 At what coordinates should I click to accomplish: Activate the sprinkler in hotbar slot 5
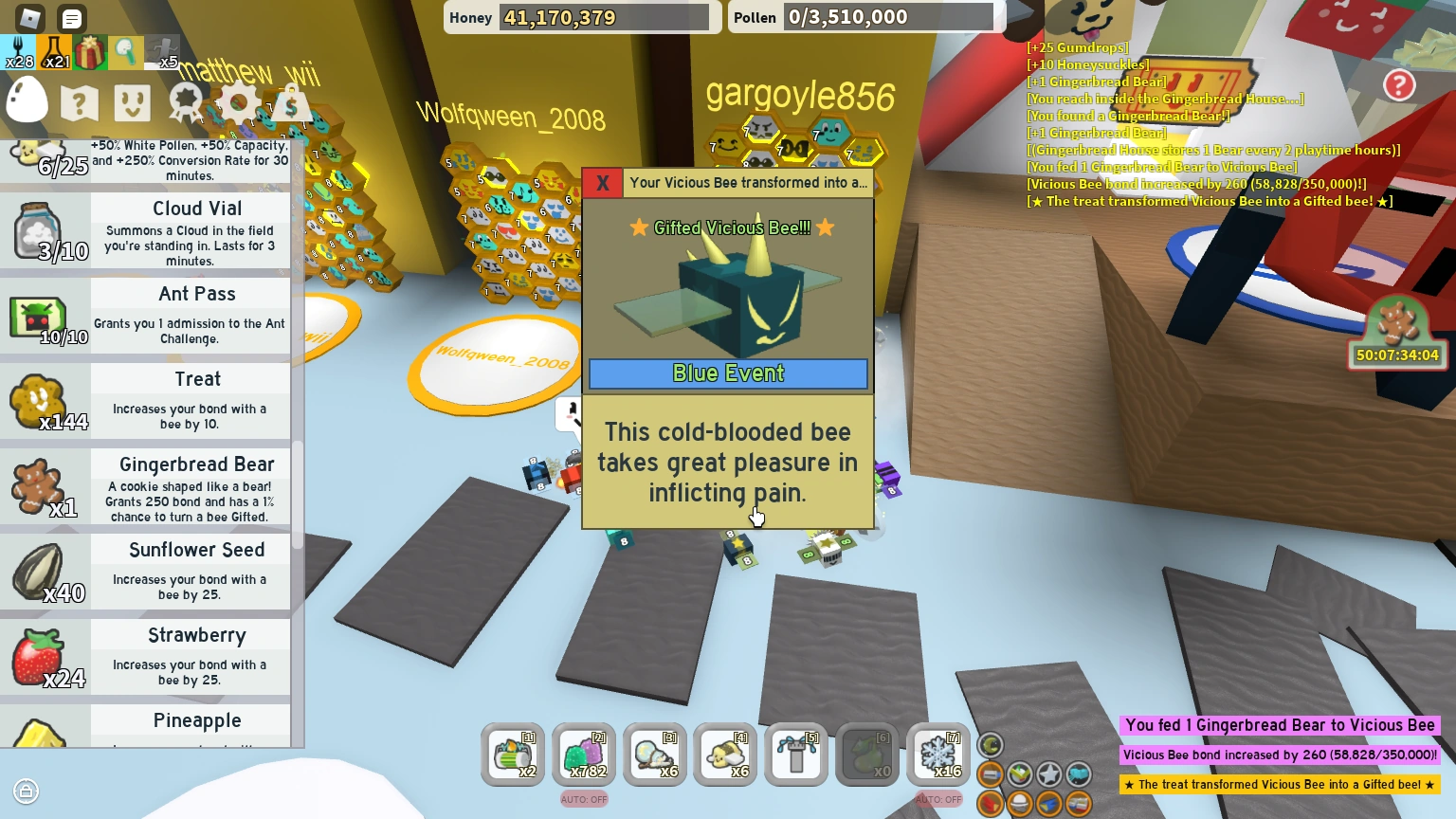coord(795,755)
